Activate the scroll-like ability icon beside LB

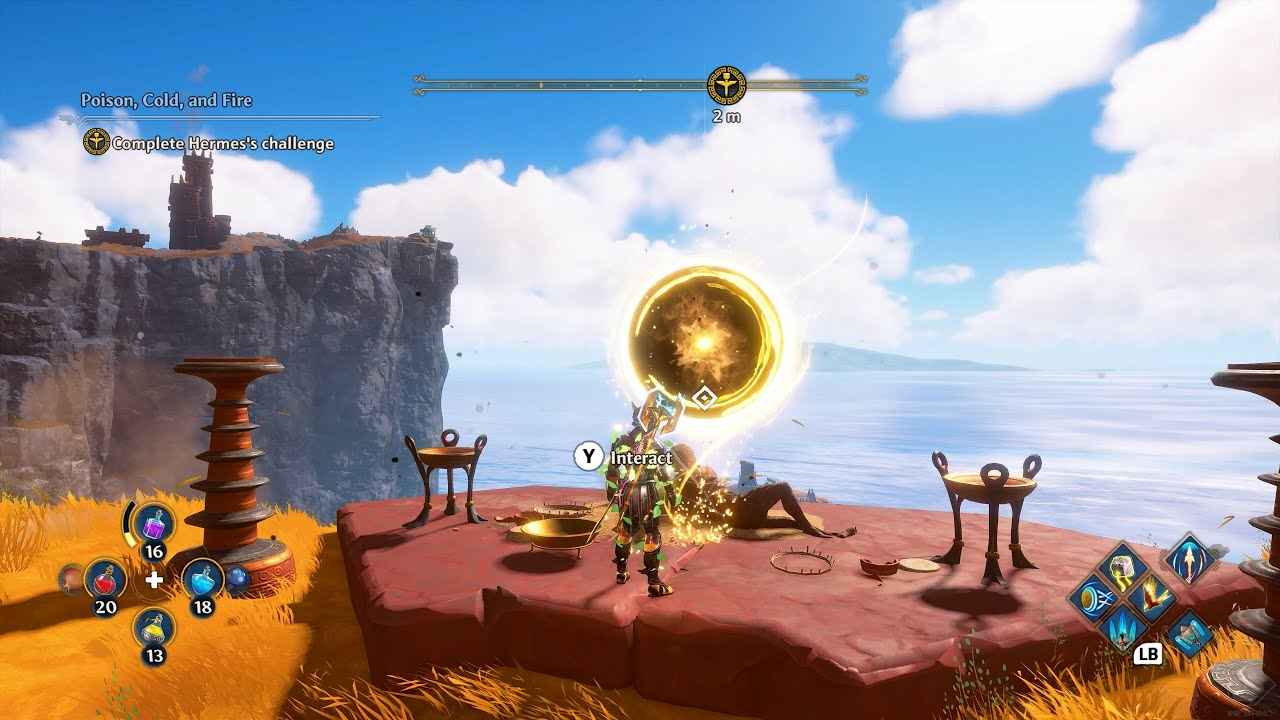1190,633
